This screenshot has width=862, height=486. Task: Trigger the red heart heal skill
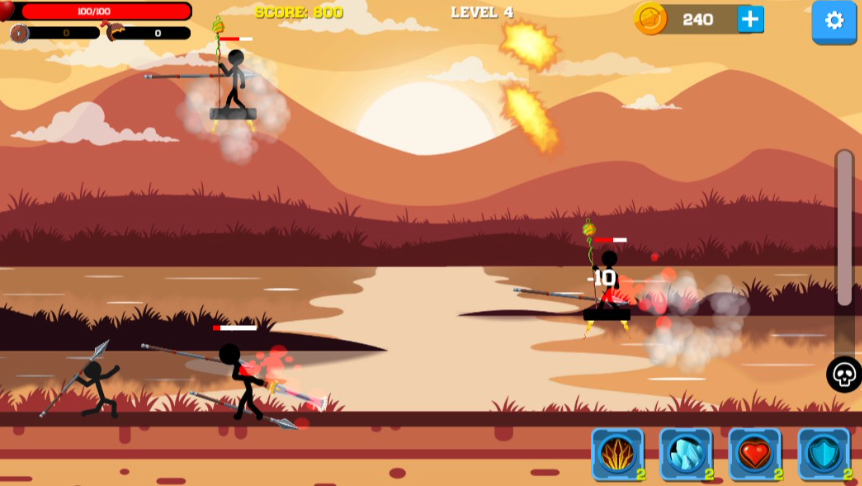(x=755, y=454)
